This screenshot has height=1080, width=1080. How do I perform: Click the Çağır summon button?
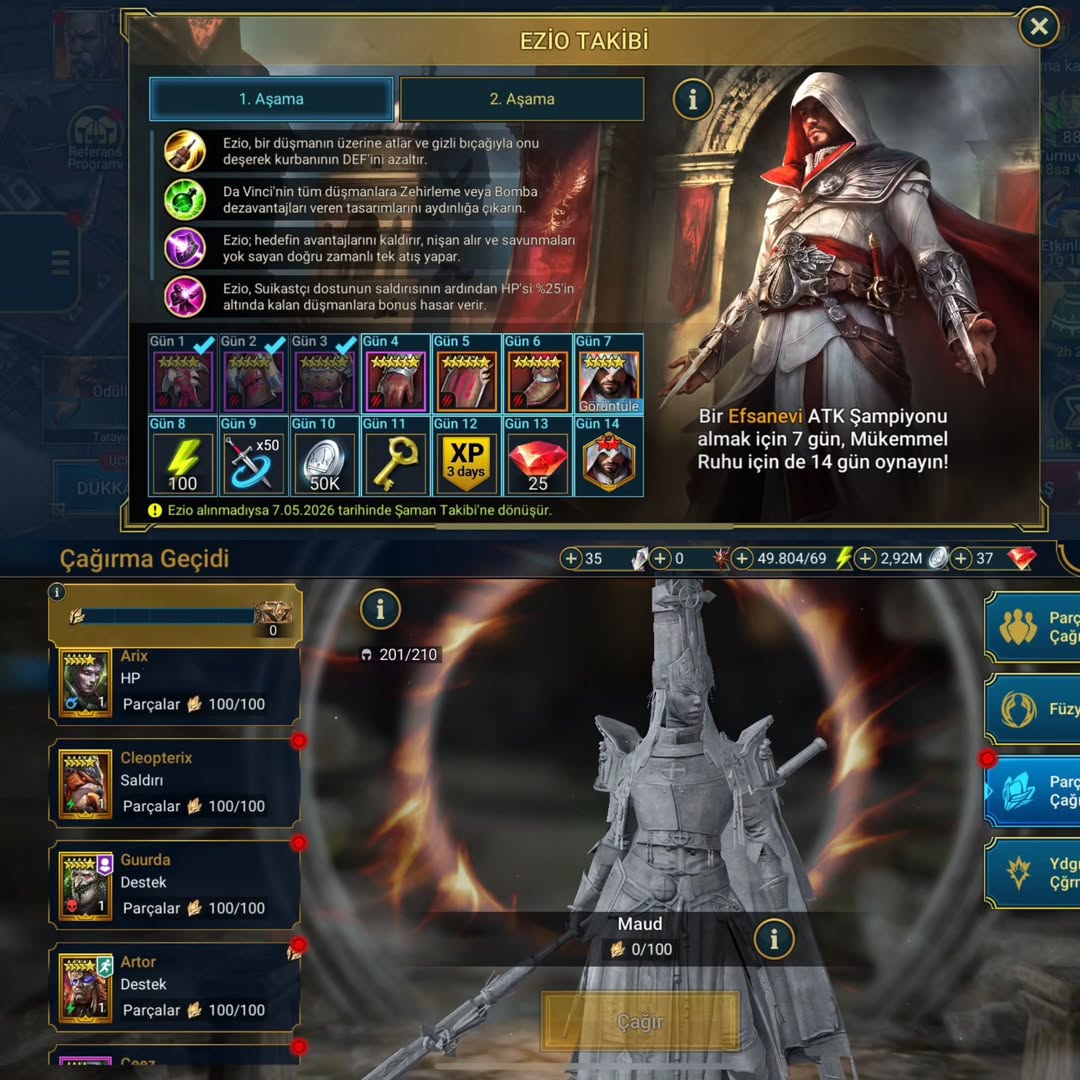(640, 1022)
